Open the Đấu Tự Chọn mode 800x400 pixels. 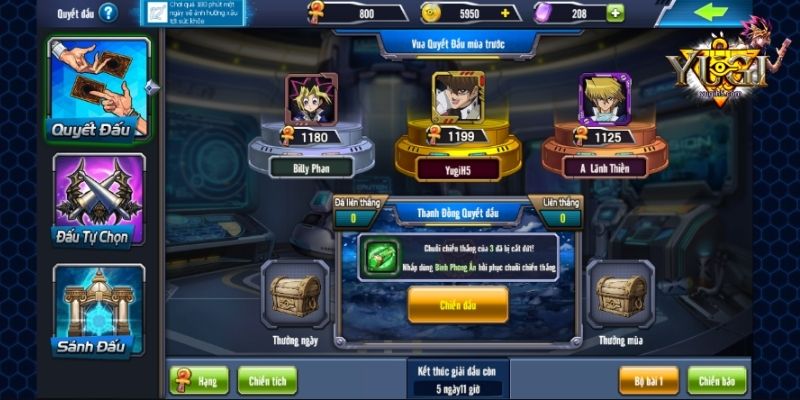[x=98, y=200]
